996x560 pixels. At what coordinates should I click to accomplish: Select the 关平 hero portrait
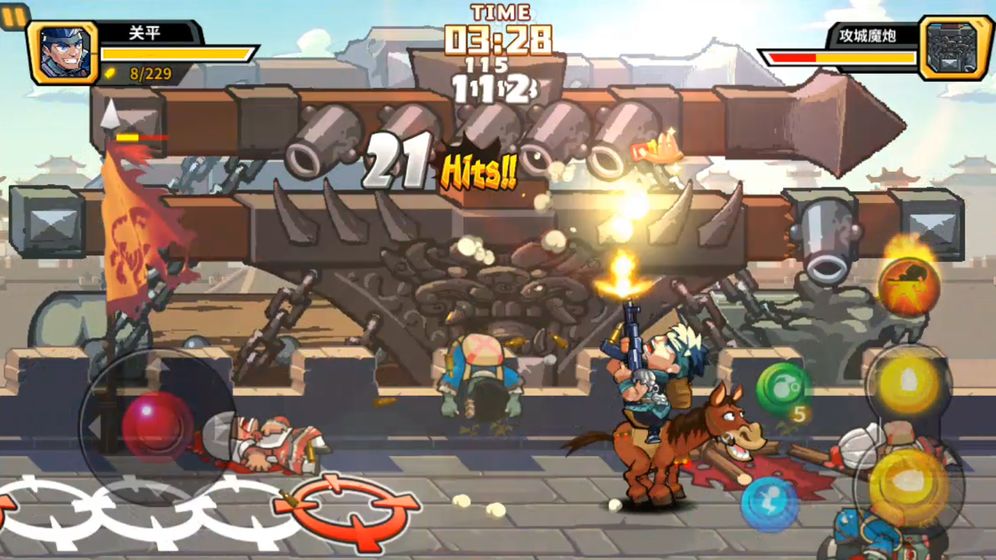tap(65, 51)
